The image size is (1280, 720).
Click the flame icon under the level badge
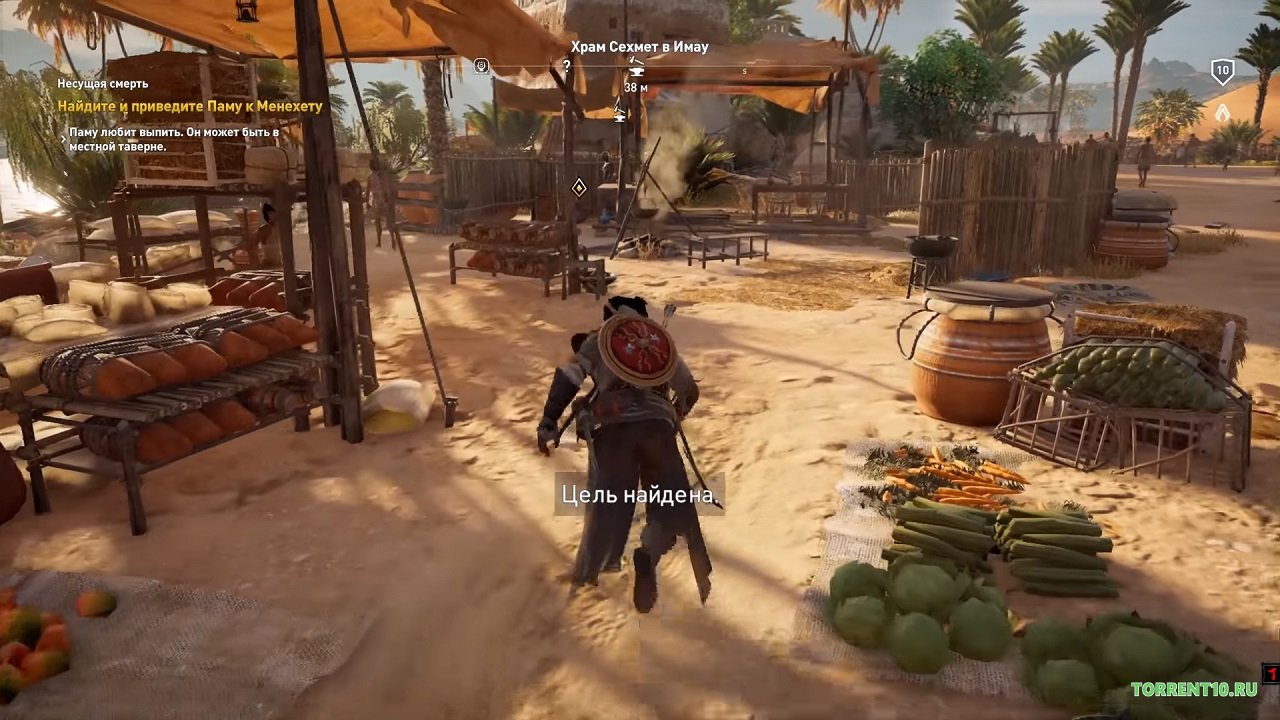(1222, 113)
